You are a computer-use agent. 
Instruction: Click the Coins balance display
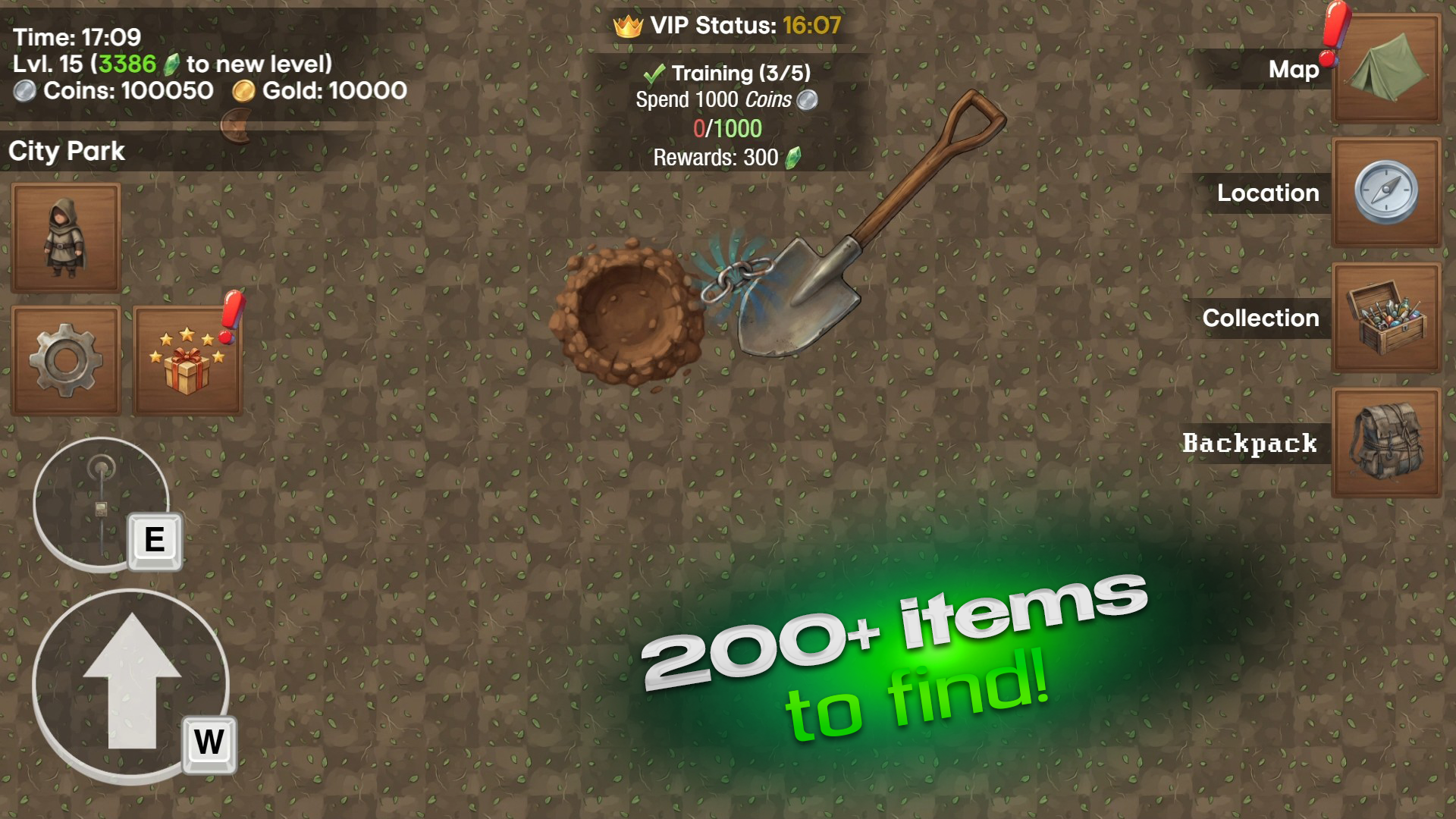[114, 91]
